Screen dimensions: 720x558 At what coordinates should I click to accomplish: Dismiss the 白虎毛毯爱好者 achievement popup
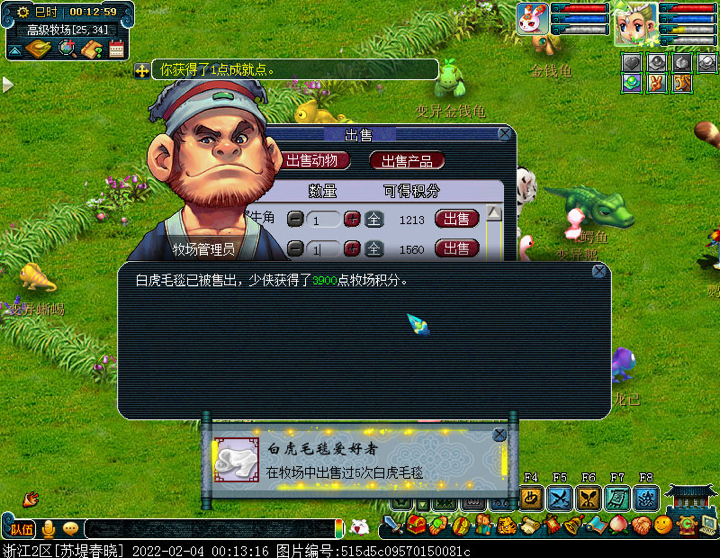coord(500,435)
